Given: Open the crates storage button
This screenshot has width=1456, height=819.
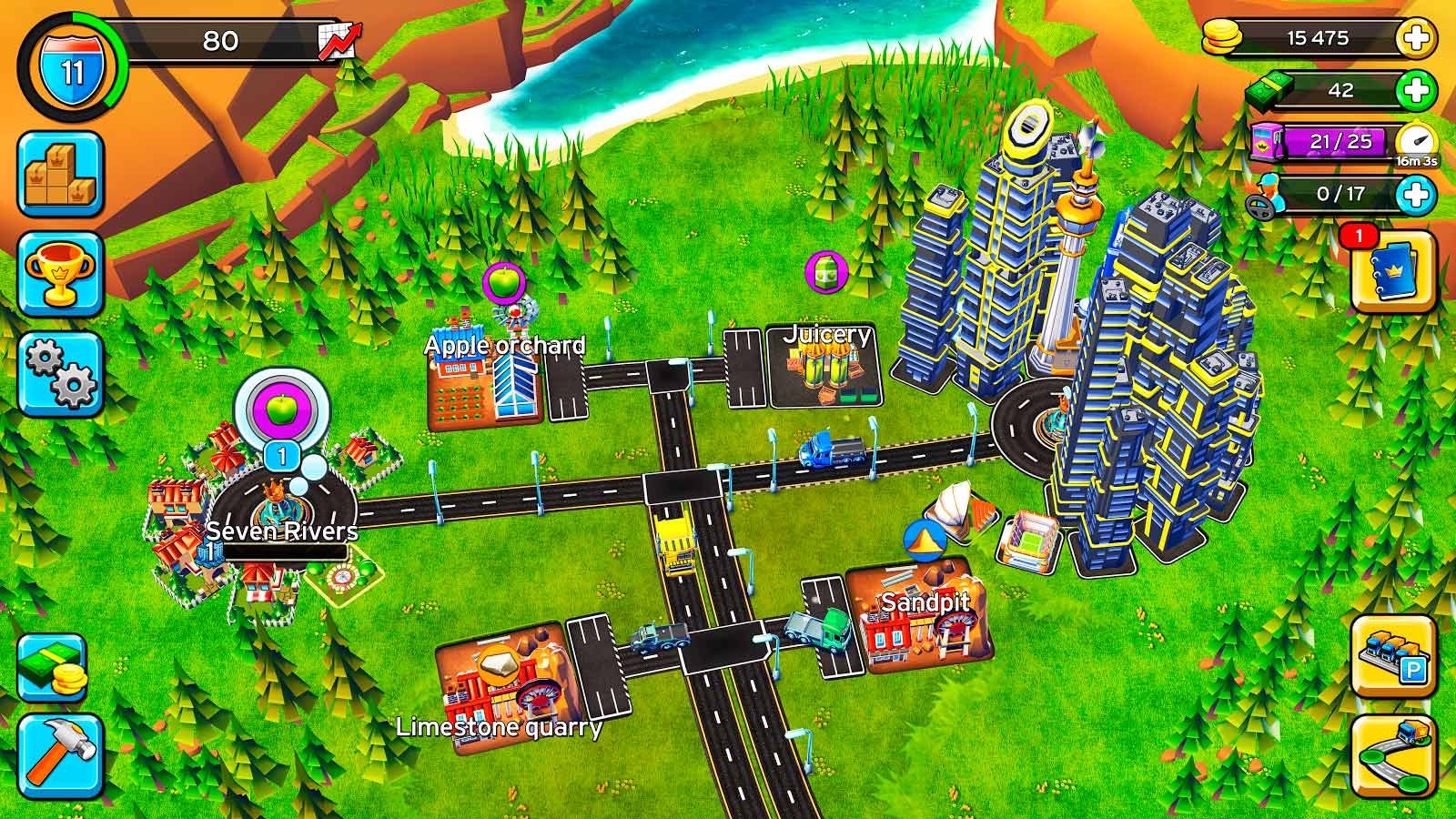Looking at the screenshot, I should tap(60, 174).
